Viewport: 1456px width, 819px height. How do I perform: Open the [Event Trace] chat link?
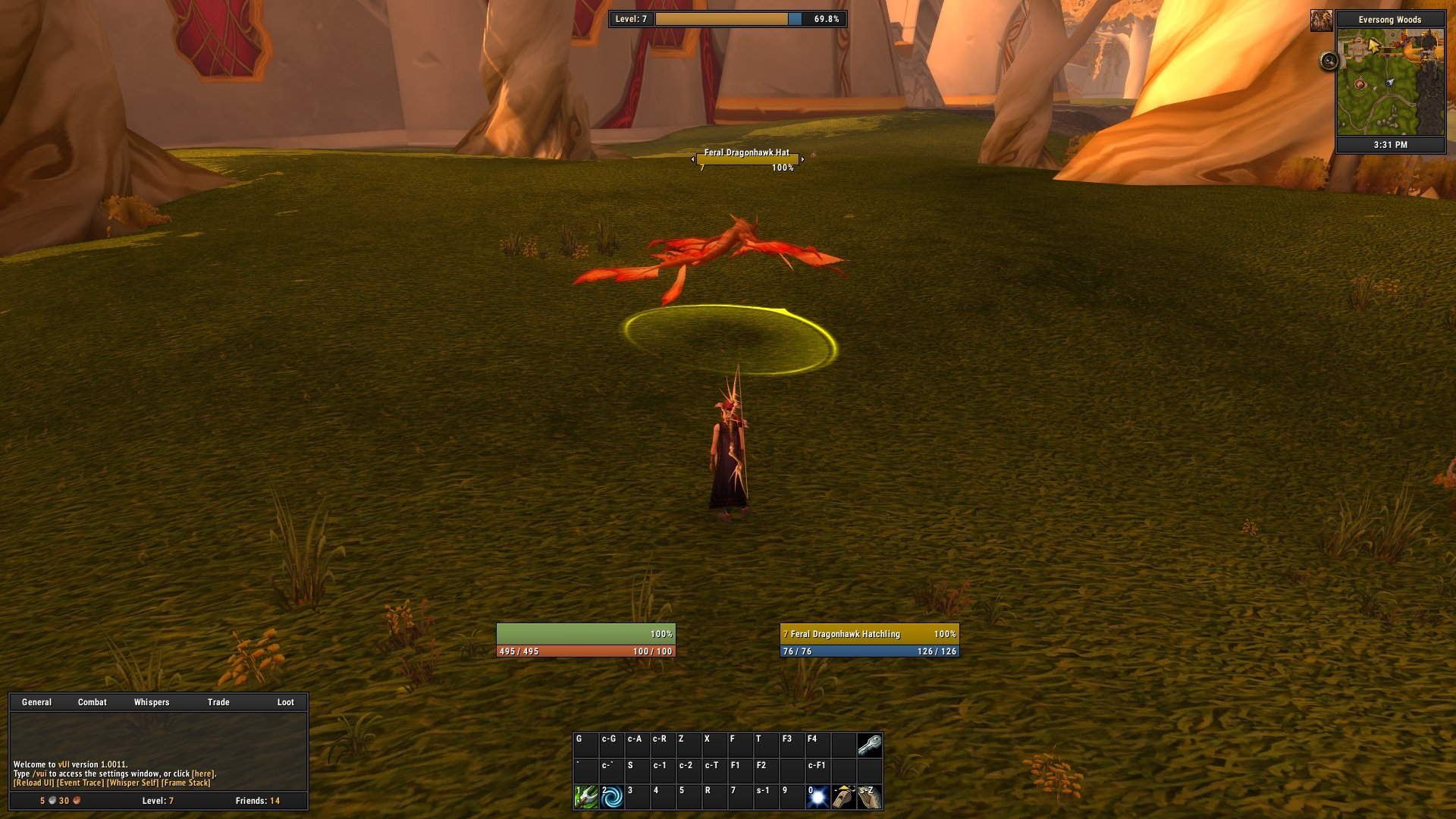click(x=80, y=783)
